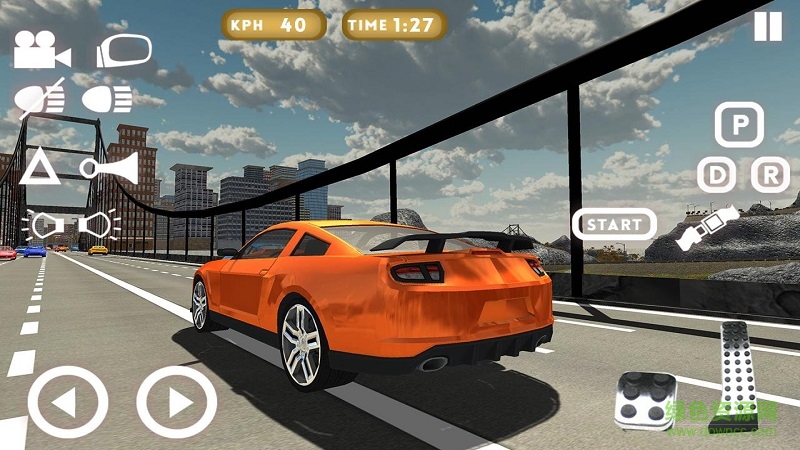Switch the camera view
Viewport: 800px width, 450px height.
35,50
